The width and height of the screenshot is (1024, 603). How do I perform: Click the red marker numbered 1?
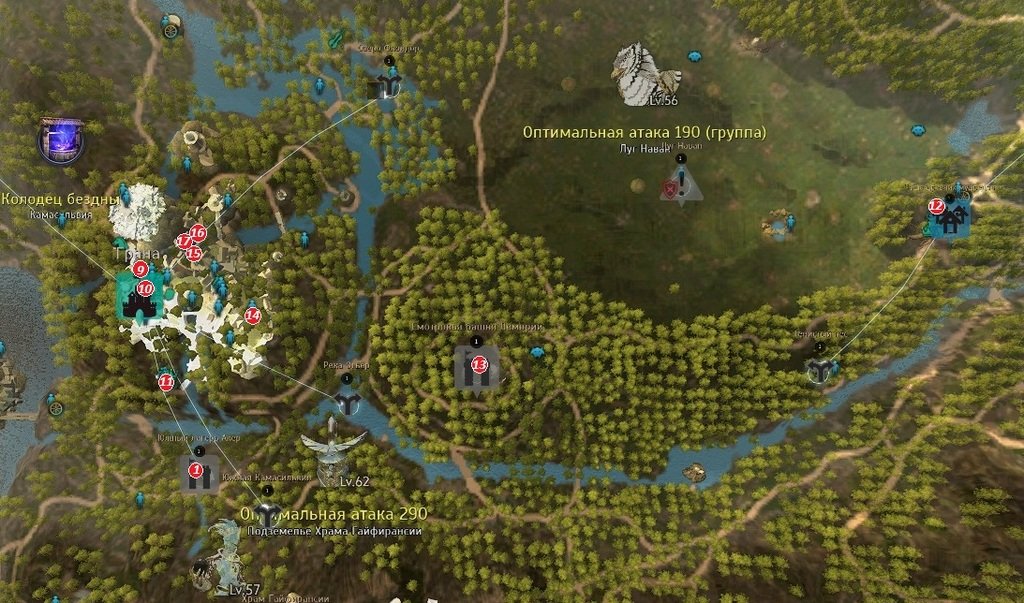coord(196,469)
